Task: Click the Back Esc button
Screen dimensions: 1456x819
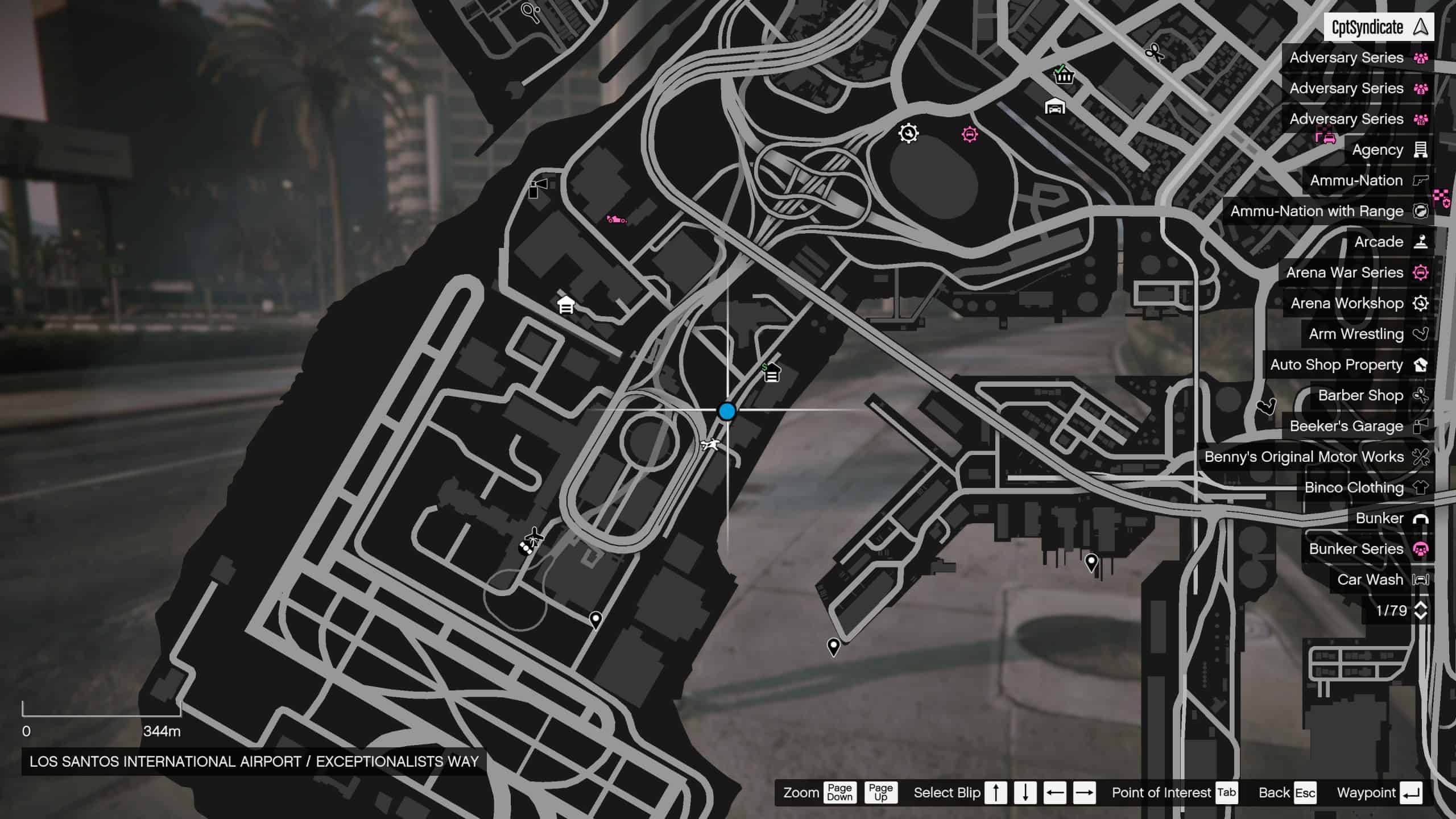Action: coord(1288,792)
